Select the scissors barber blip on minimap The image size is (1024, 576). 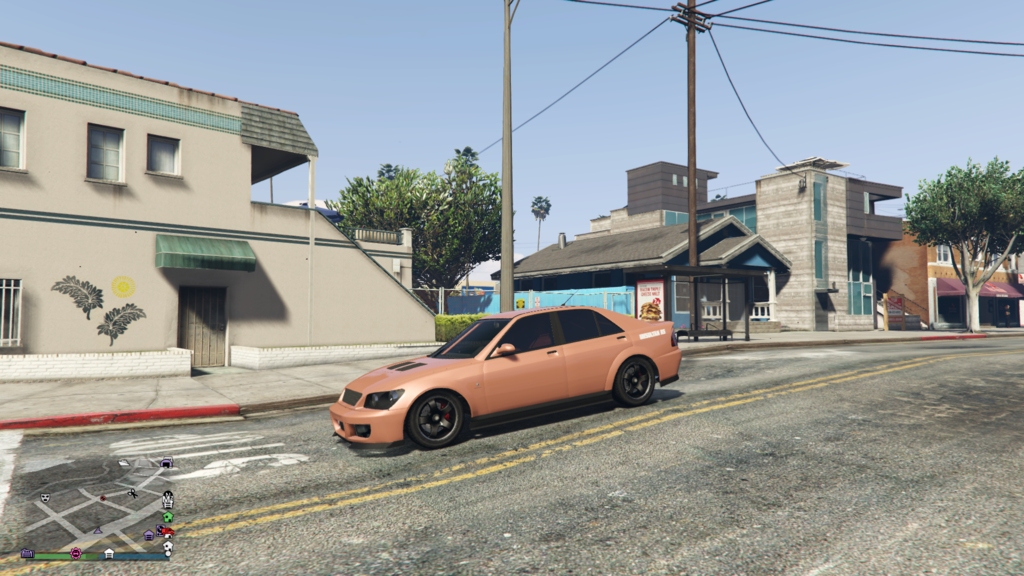132,492
